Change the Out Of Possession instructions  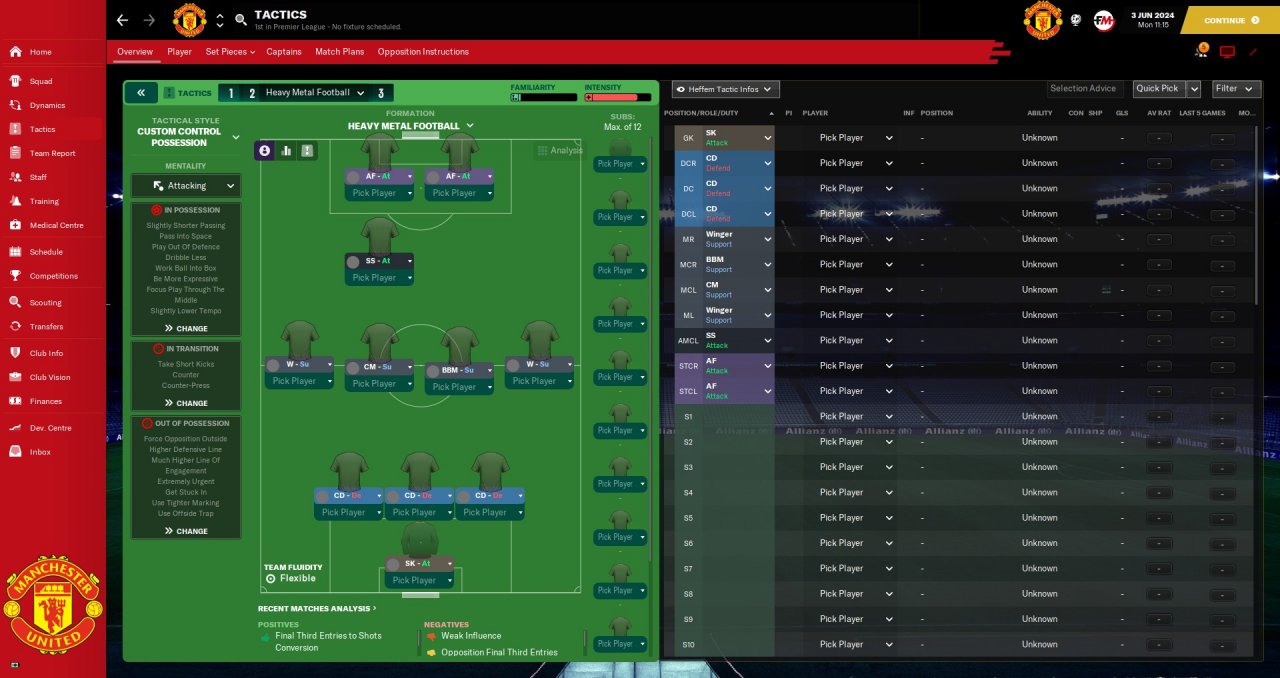[186, 531]
